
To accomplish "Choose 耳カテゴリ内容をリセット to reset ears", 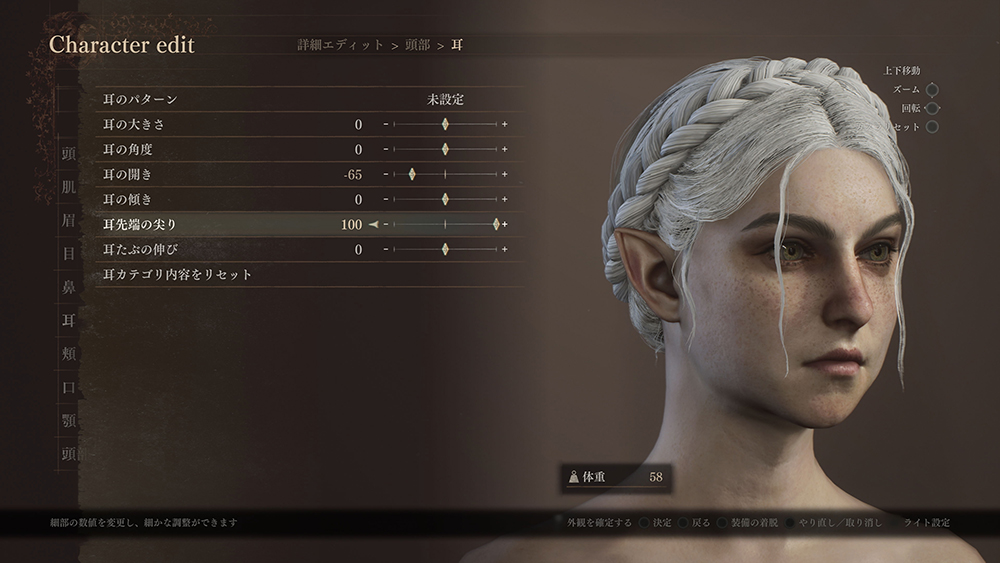I will coord(178,274).
